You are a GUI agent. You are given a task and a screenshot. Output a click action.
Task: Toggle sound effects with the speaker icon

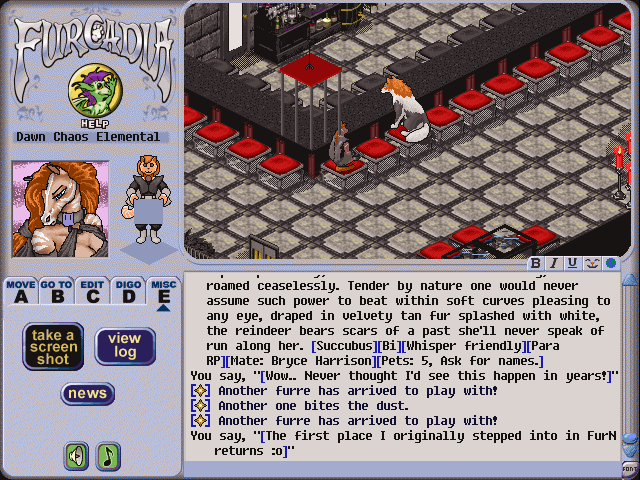coord(77,456)
